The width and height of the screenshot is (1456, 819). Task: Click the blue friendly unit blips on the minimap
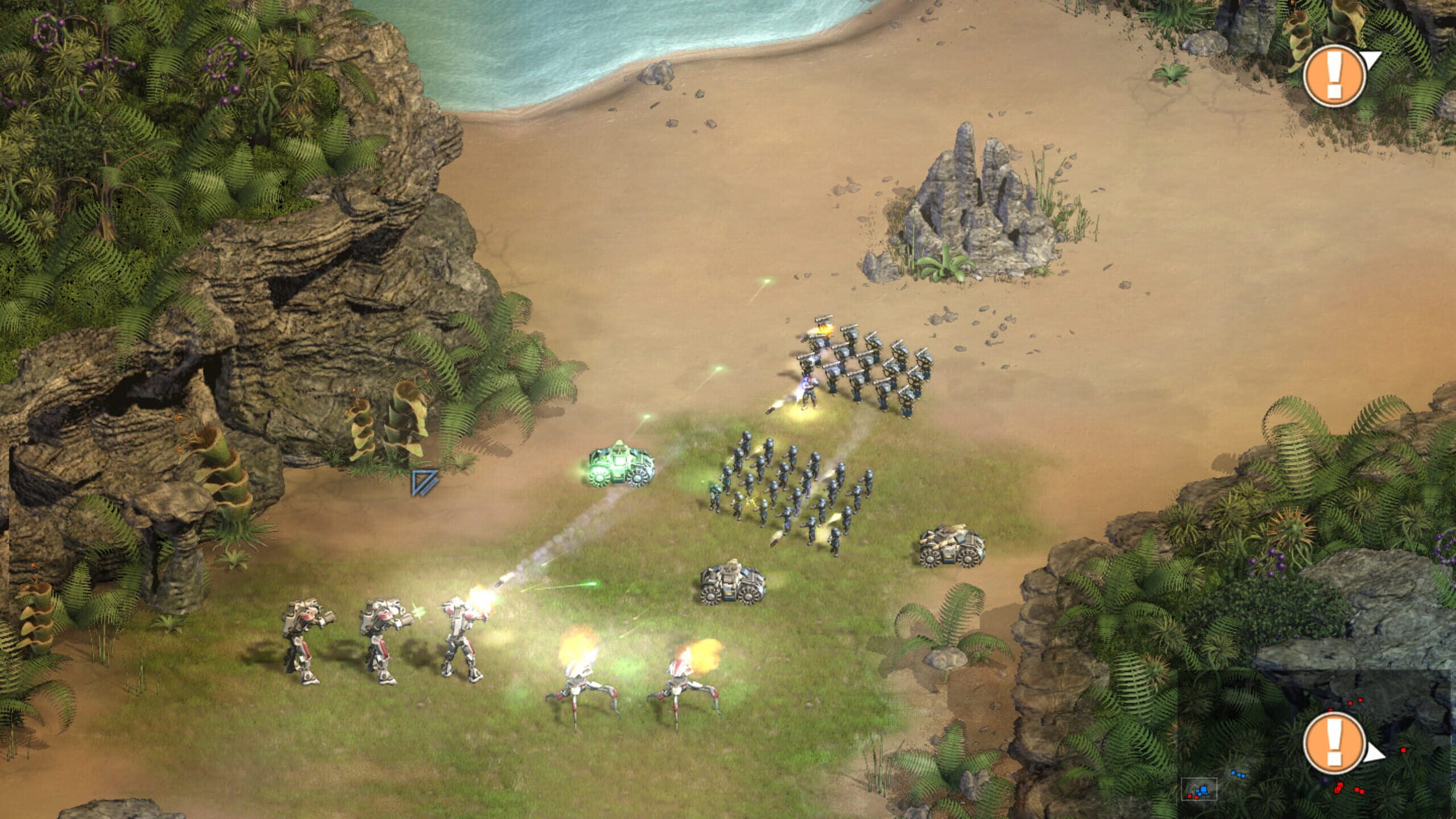(x=1203, y=791)
